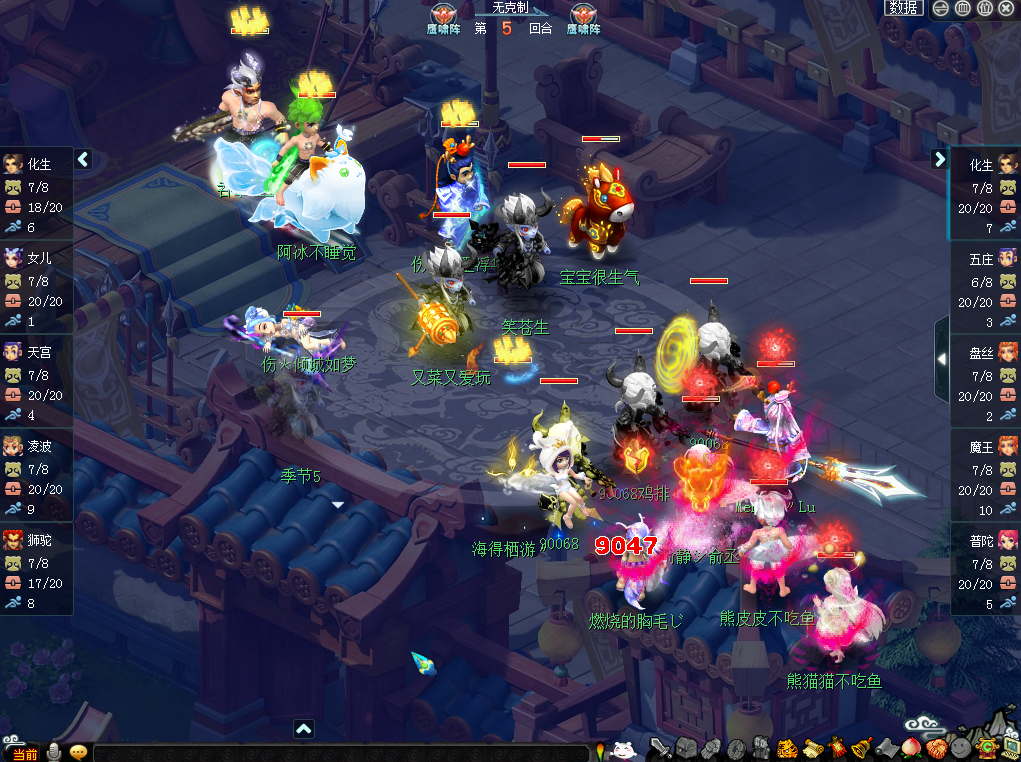This screenshot has height=762, width=1021.
Task: Close the battle view with the X button
Action: pyautogui.click(x=1006, y=8)
